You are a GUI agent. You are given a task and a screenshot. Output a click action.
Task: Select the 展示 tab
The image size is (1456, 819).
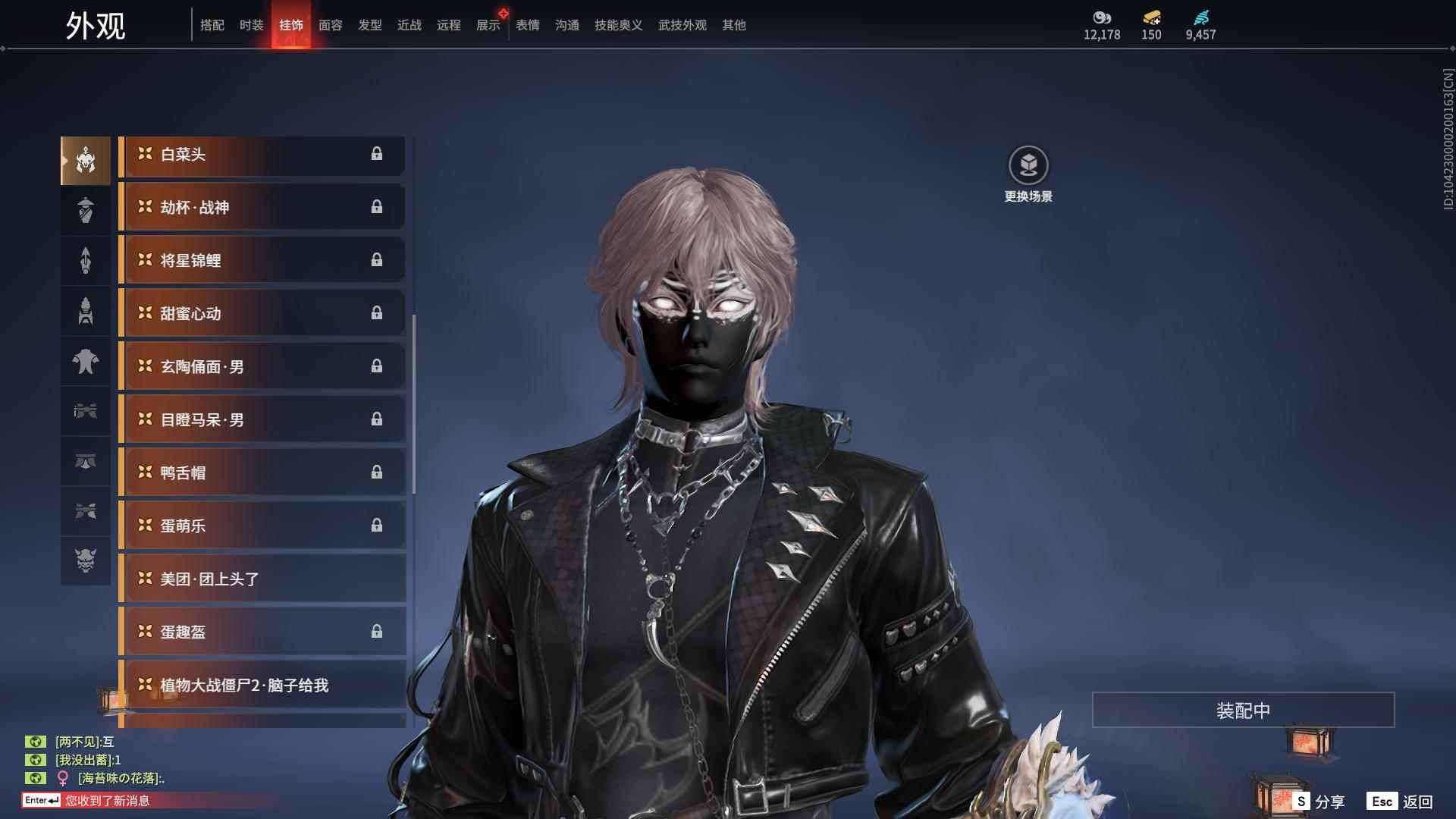[488, 25]
